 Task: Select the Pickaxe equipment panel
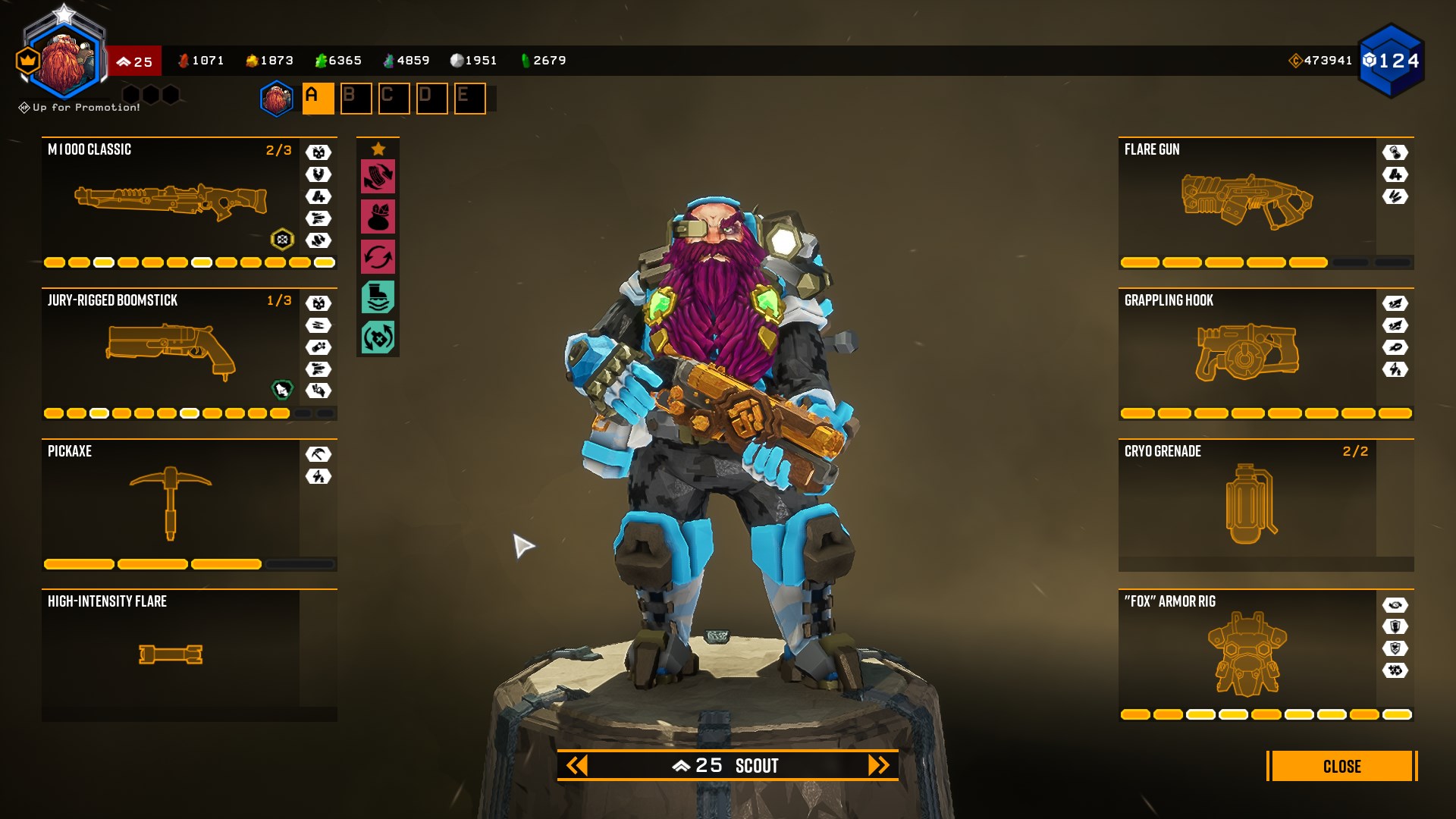pyautogui.click(x=171, y=502)
